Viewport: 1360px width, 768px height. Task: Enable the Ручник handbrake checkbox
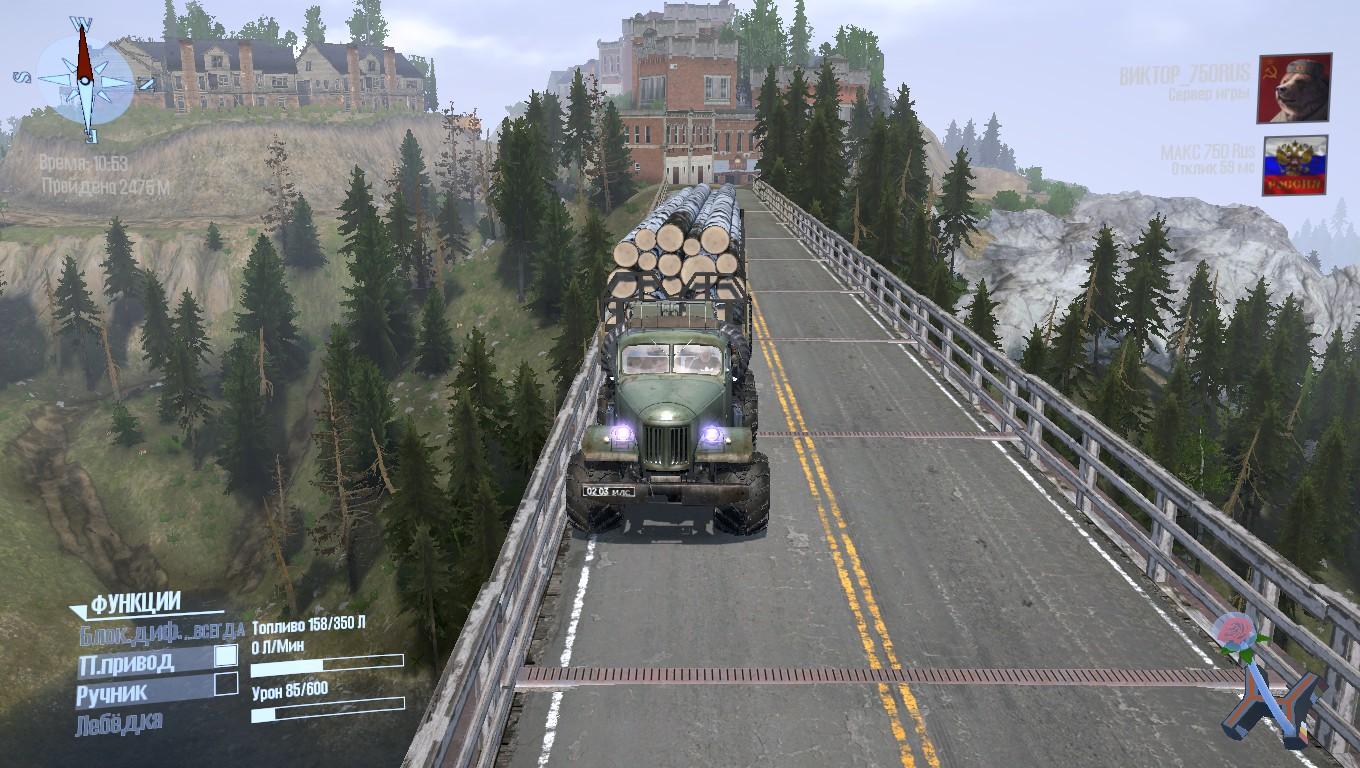pos(227,685)
